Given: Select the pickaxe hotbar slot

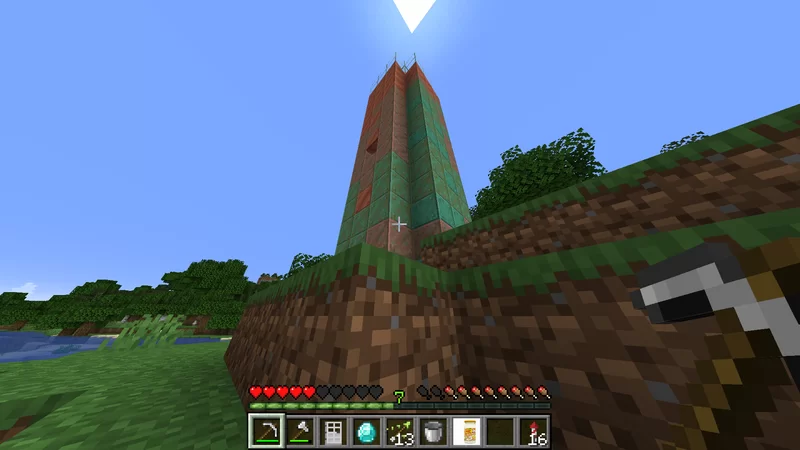Looking at the screenshot, I should point(266,432).
